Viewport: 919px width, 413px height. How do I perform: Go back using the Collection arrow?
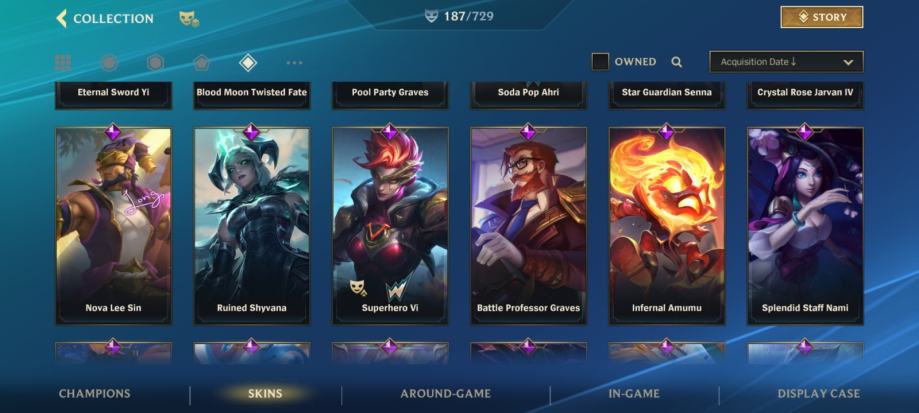click(62, 18)
